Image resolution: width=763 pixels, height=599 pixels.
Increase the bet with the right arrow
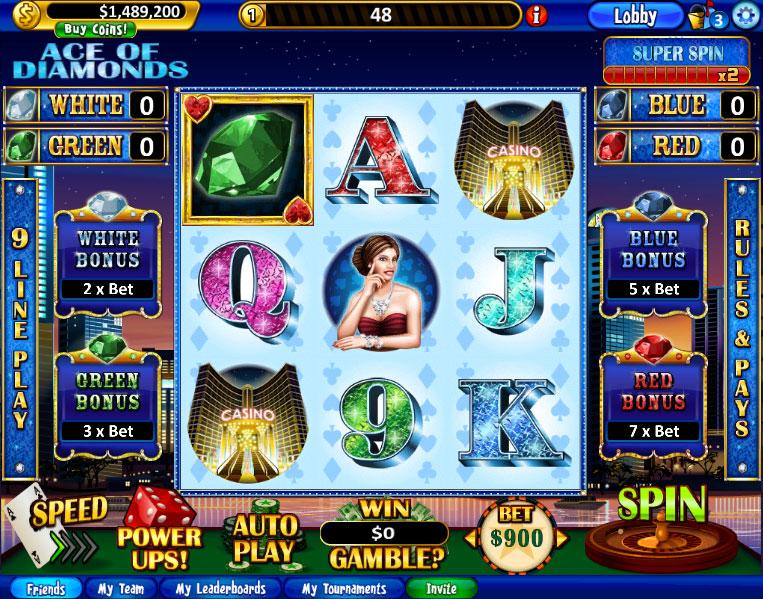pyautogui.click(x=562, y=538)
